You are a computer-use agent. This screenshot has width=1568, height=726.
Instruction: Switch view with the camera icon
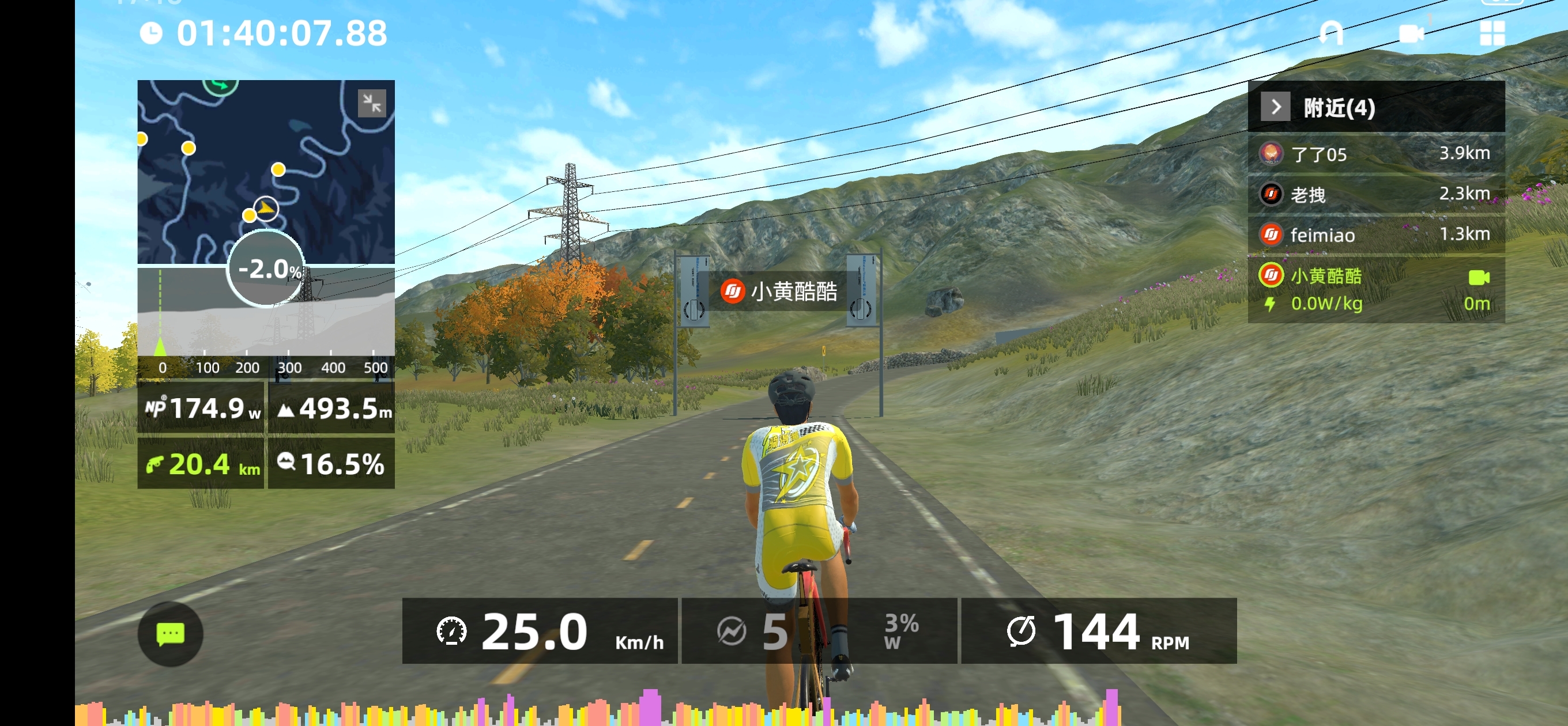coord(1411,33)
